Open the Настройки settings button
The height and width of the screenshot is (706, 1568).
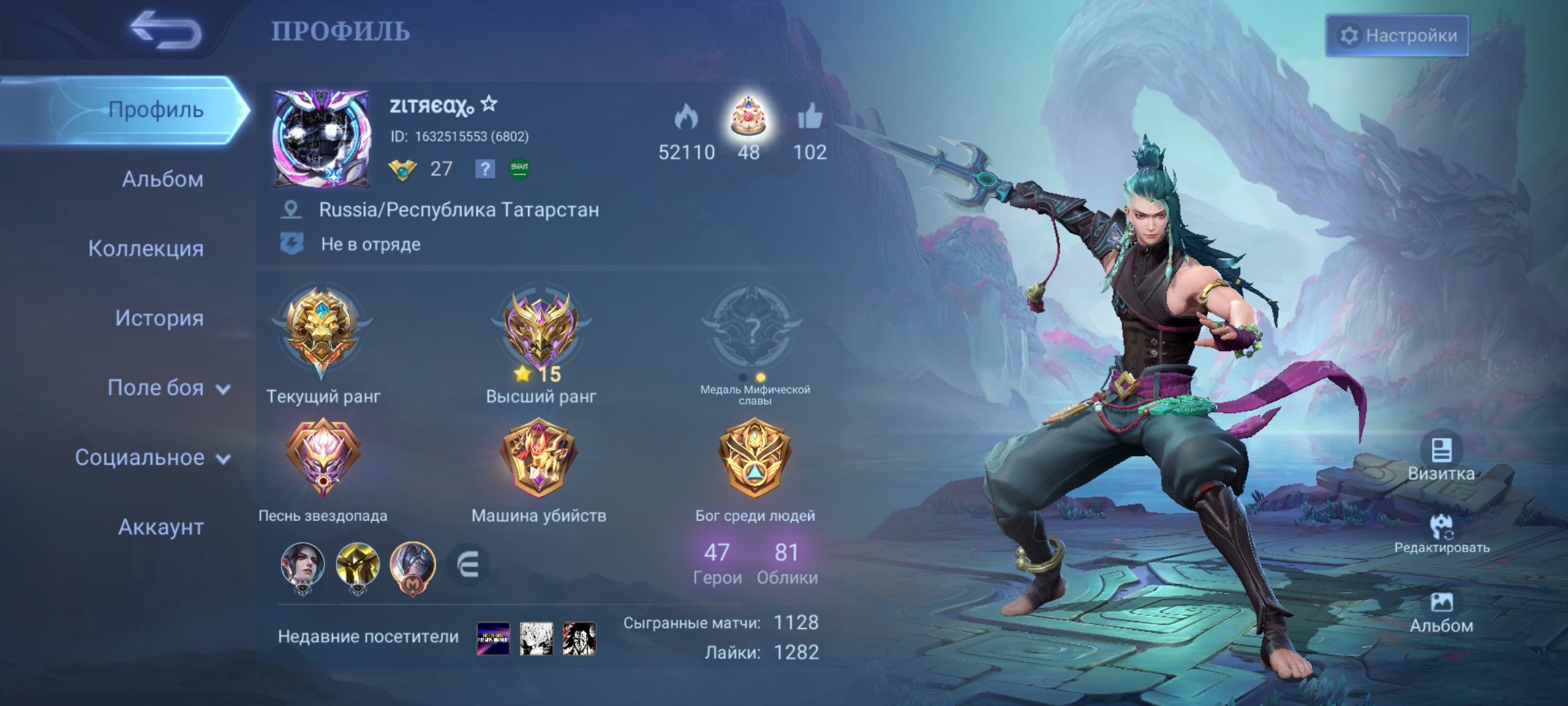(1397, 35)
